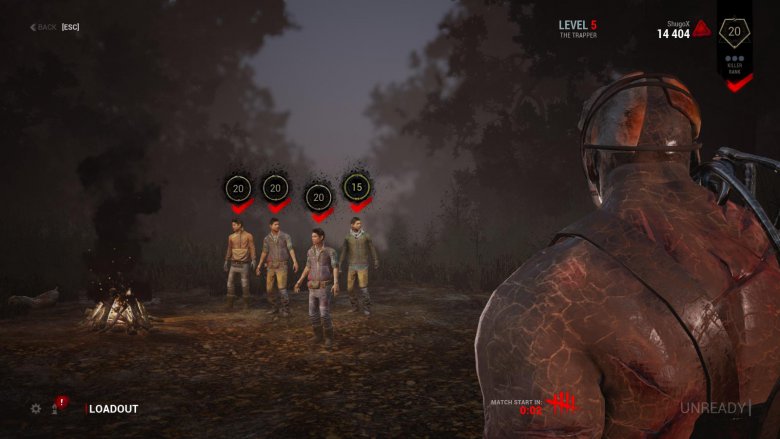Open the Loadout menu
The width and height of the screenshot is (780, 439).
click(114, 409)
